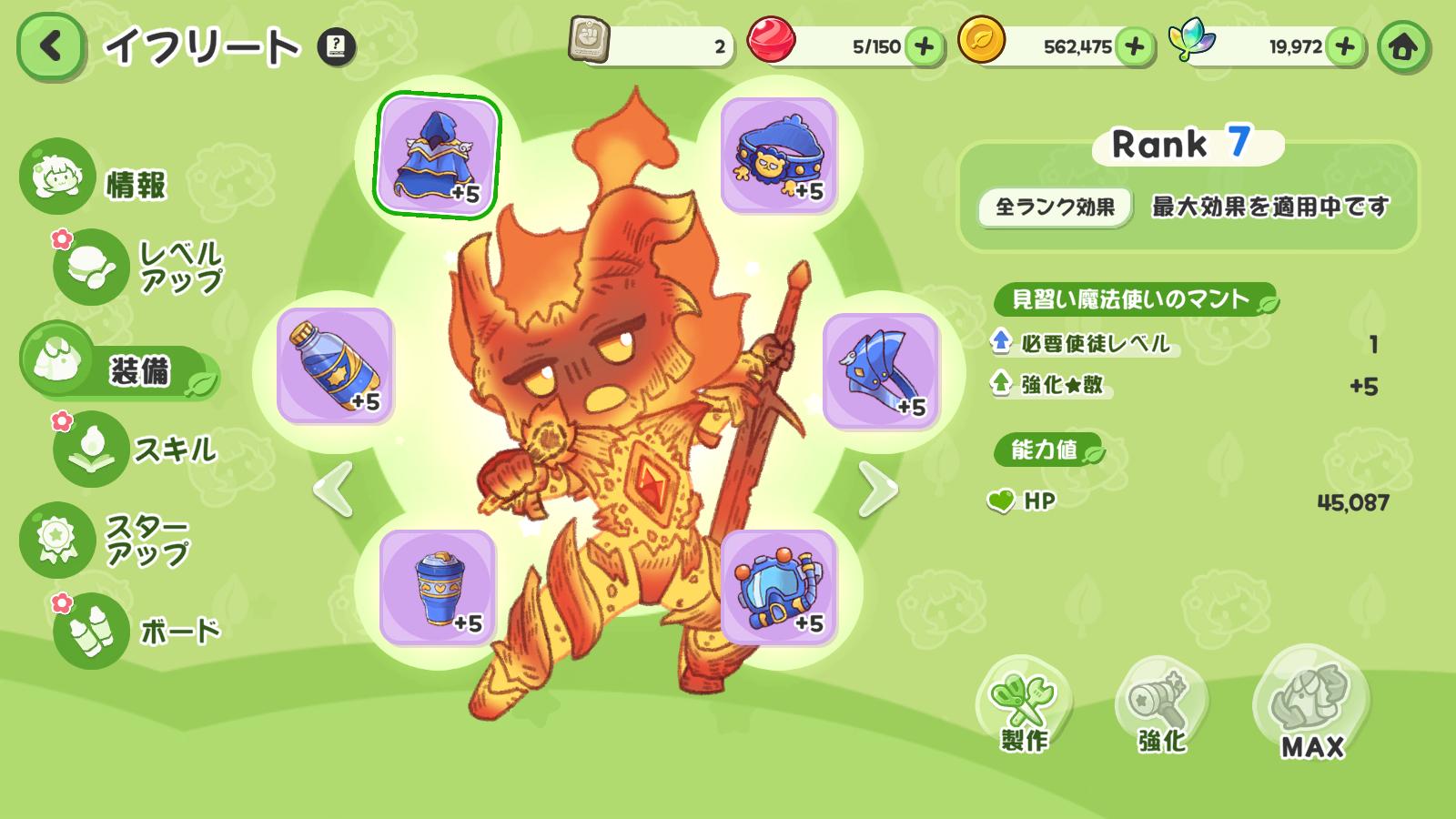Open the question mark help icon
1456x819 pixels.
(x=336, y=46)
